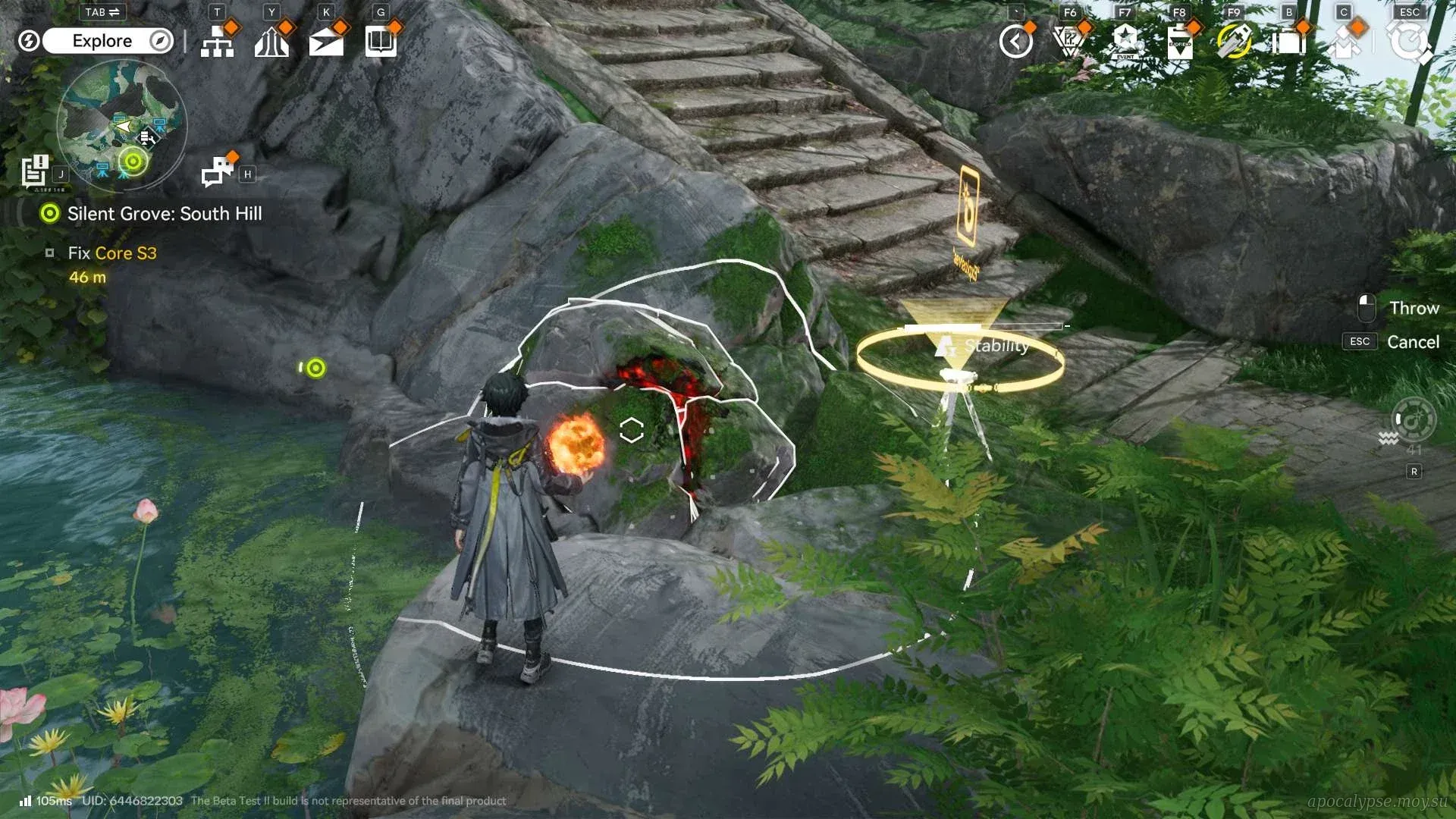The height and width of the screenshot is (819, 1456).
Task: Open the triangular pass badge icon
Action: [x=1069, y=42]
